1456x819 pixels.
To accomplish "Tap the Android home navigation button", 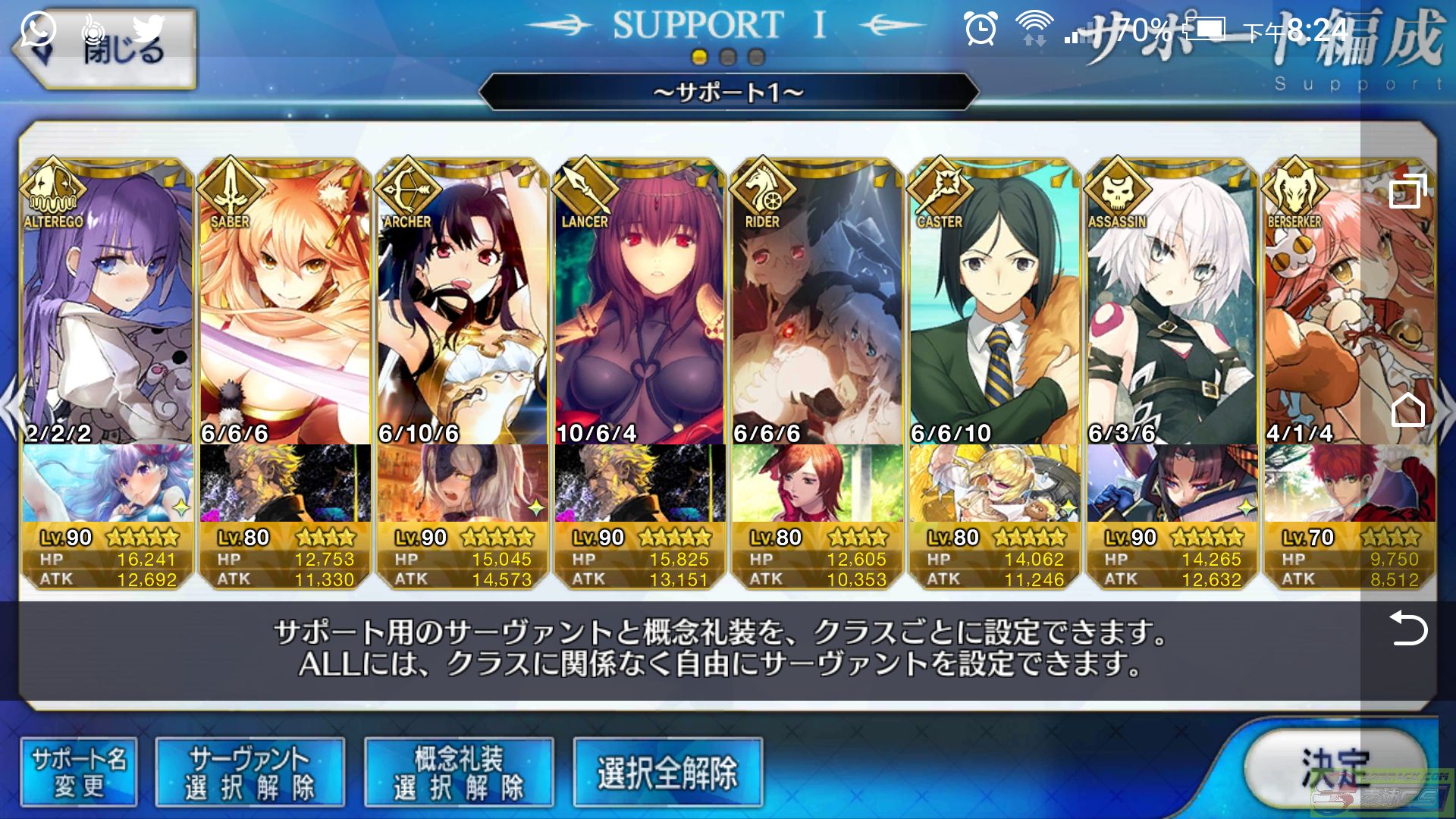I will click(1408, 410).
